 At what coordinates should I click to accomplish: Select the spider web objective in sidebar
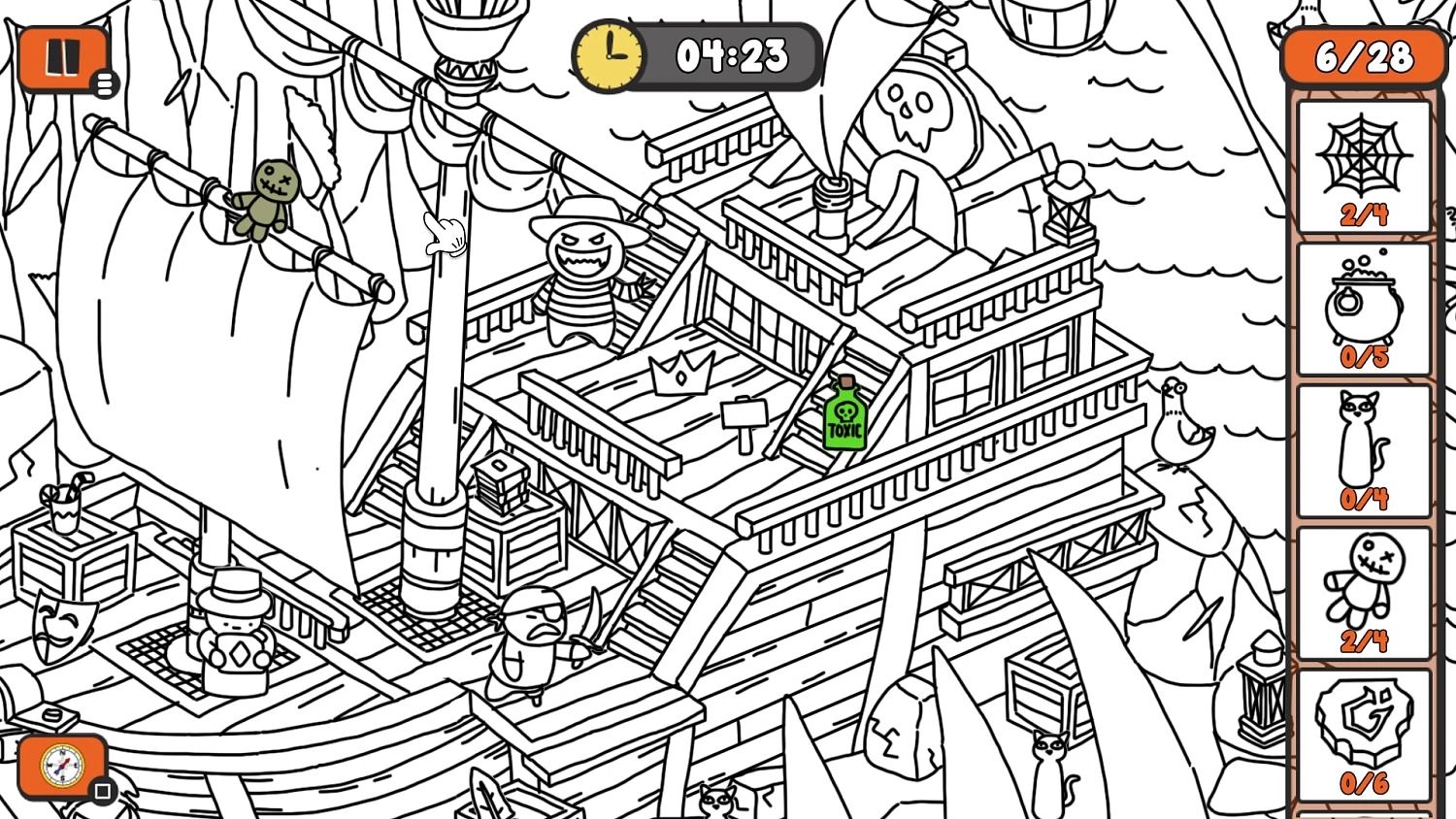click(1363, 165)
